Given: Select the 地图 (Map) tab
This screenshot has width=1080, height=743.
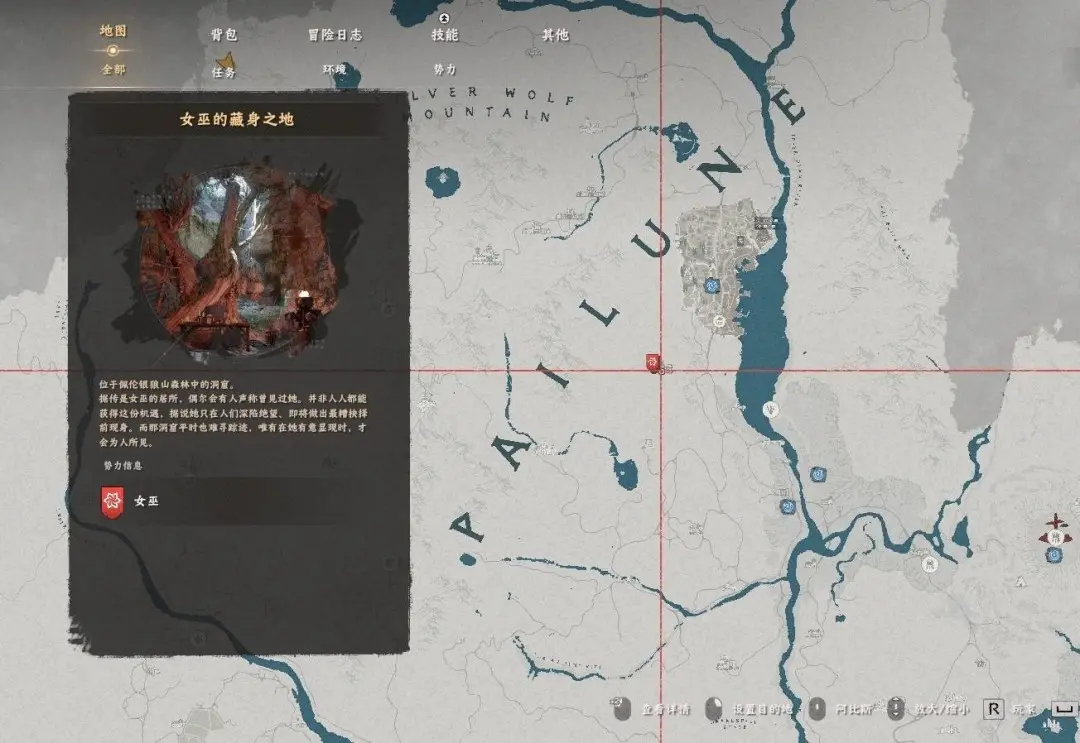Looking at the screenshot, I should [x=113, y=31].
